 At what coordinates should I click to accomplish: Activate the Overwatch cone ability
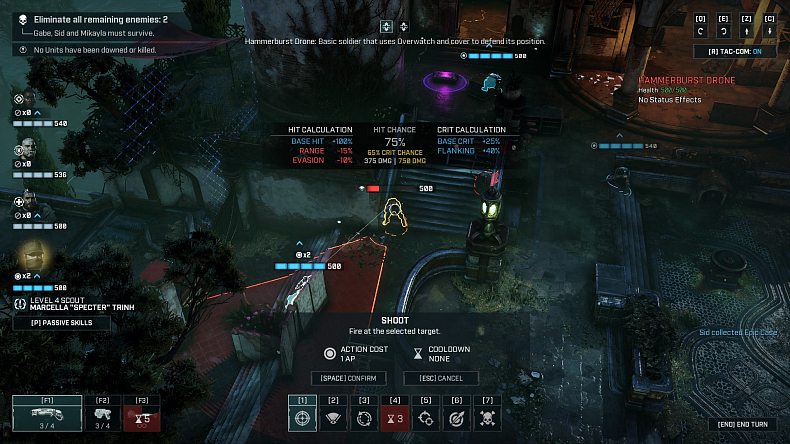(334, 419)
